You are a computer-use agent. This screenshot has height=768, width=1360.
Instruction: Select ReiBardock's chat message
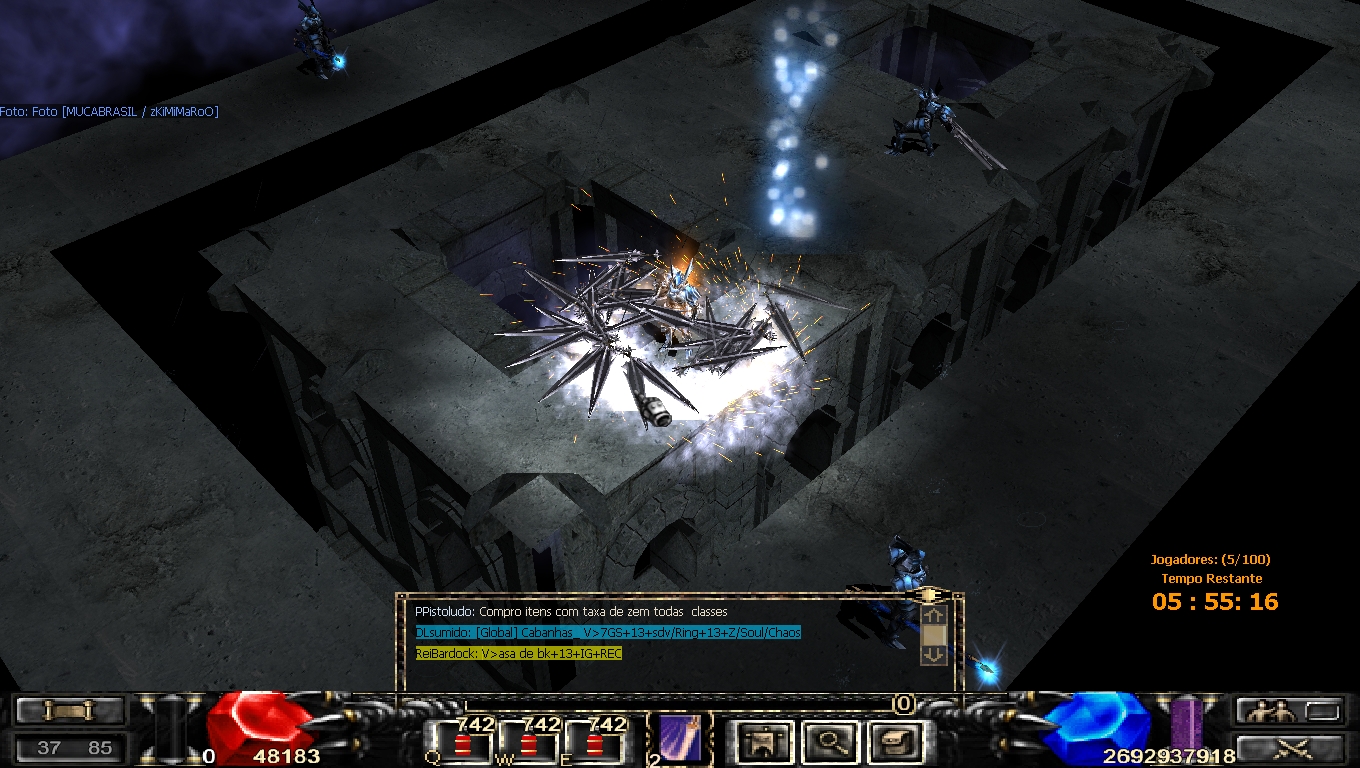[x=519, y=653]
